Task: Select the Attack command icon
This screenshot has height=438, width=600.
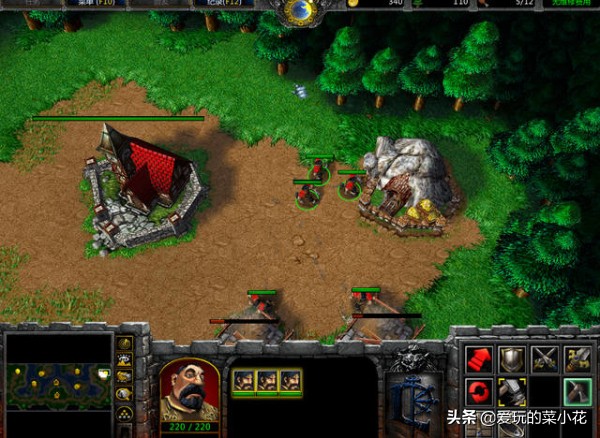Action: point(577,359)
